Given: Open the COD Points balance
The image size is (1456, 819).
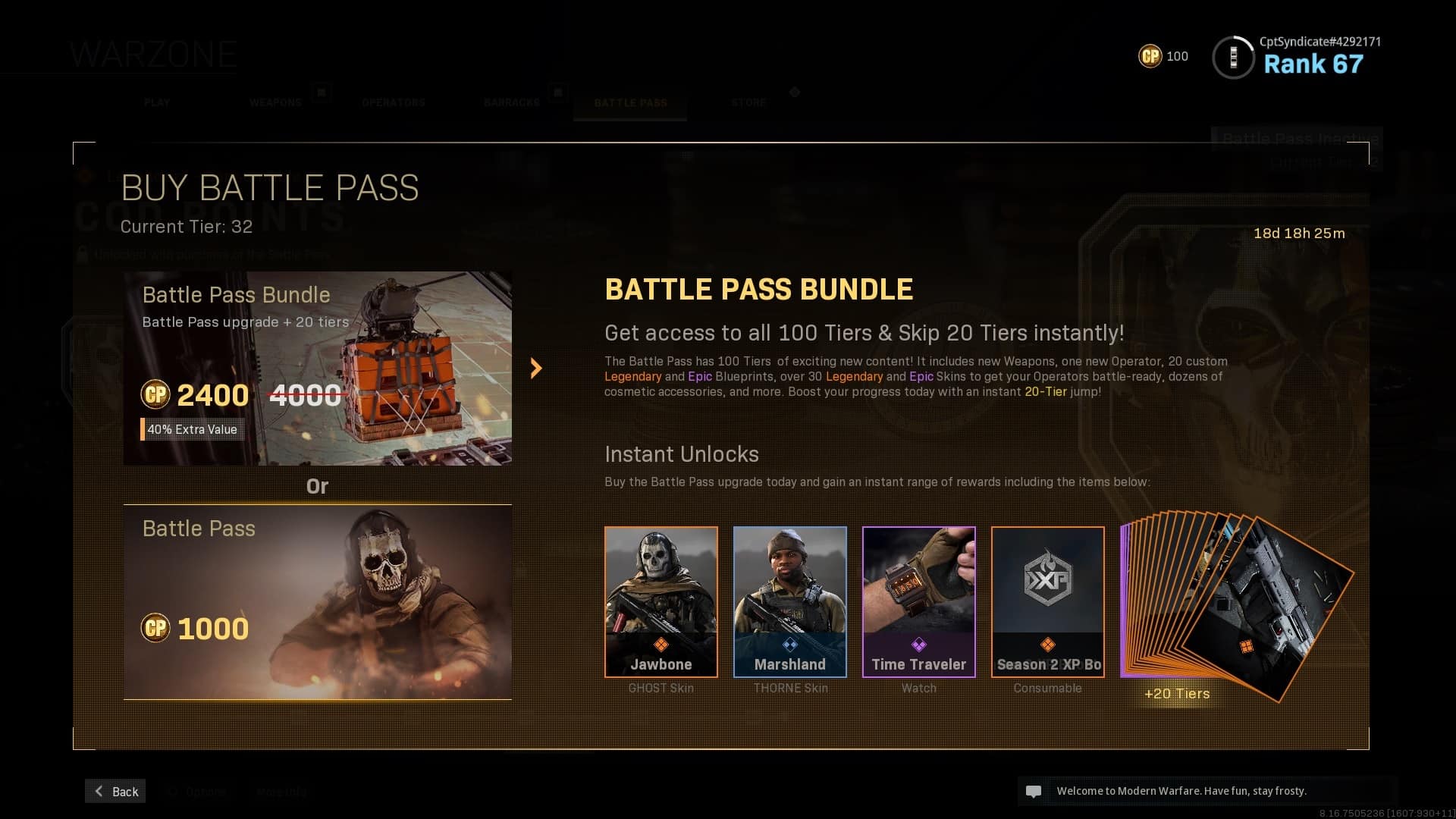Looking at the screenshot, I should [1163, 56].
